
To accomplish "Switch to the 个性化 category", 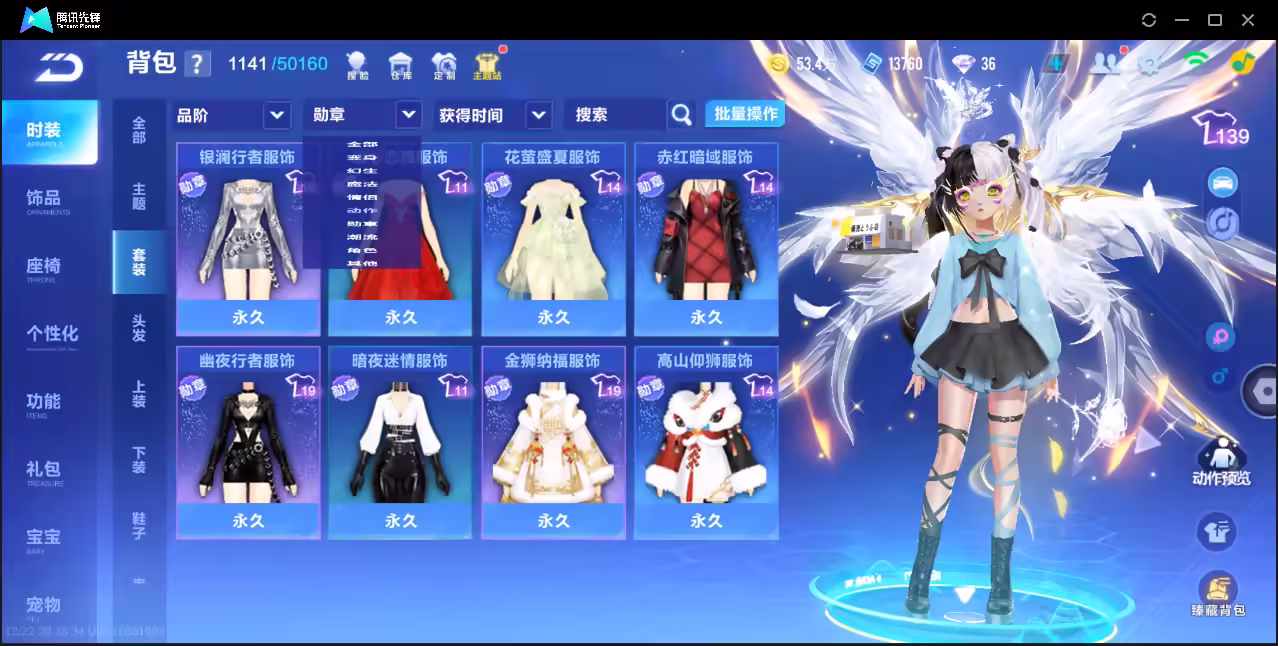I will click(52, 335).
